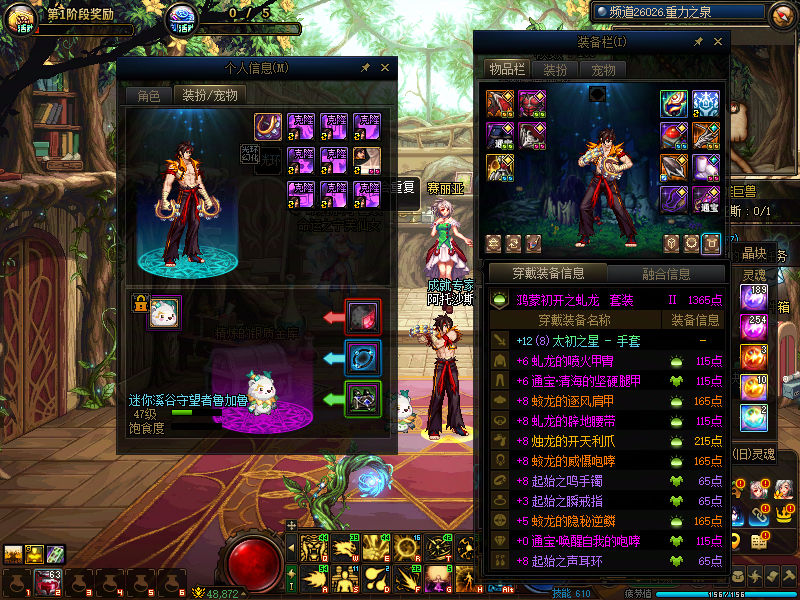Select the blue ring pet equipment slot
Image resolution: width=800 pixels, height=600 pixels.
[362, 357]
